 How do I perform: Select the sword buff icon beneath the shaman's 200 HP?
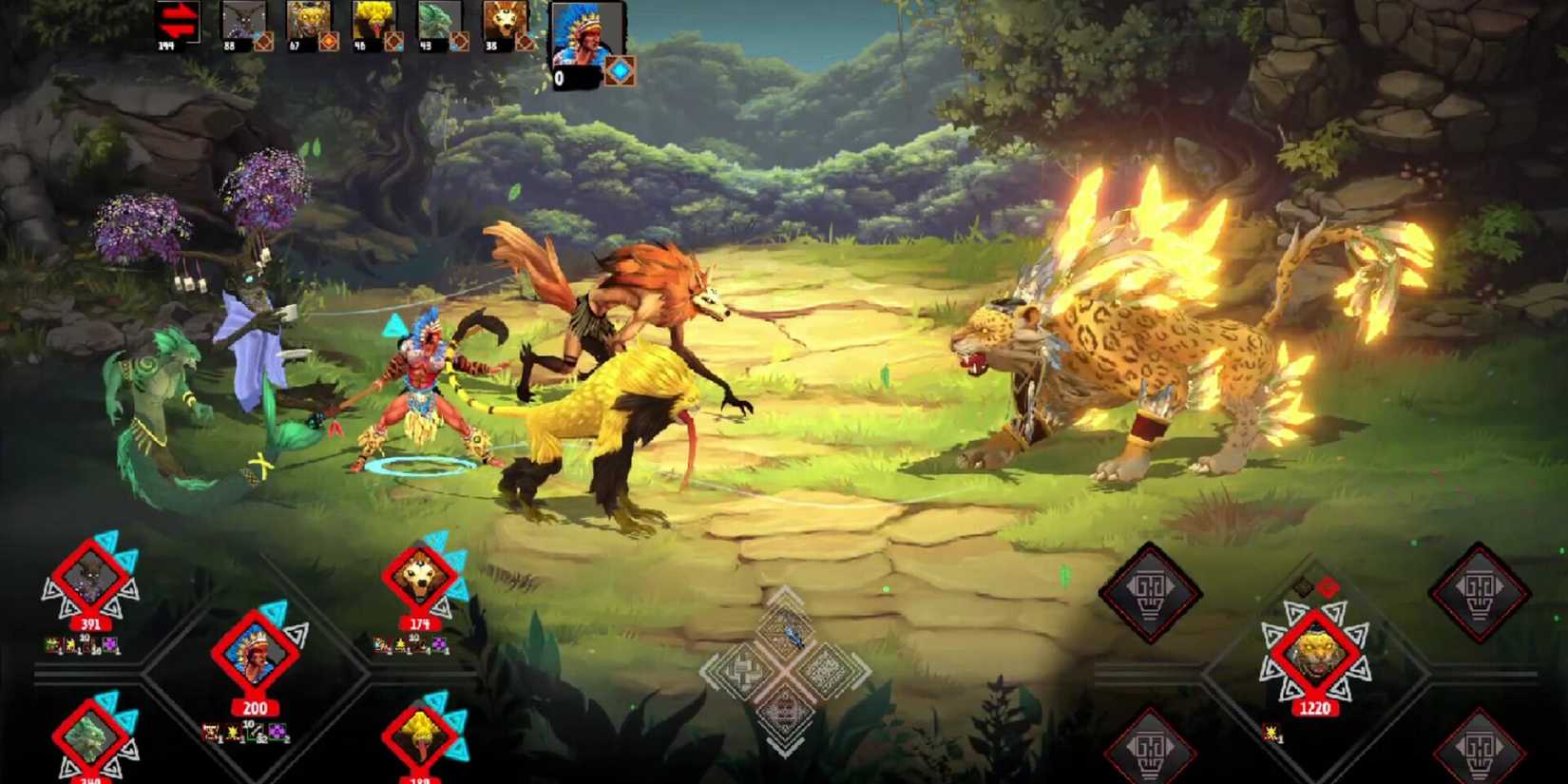[255, 733]
